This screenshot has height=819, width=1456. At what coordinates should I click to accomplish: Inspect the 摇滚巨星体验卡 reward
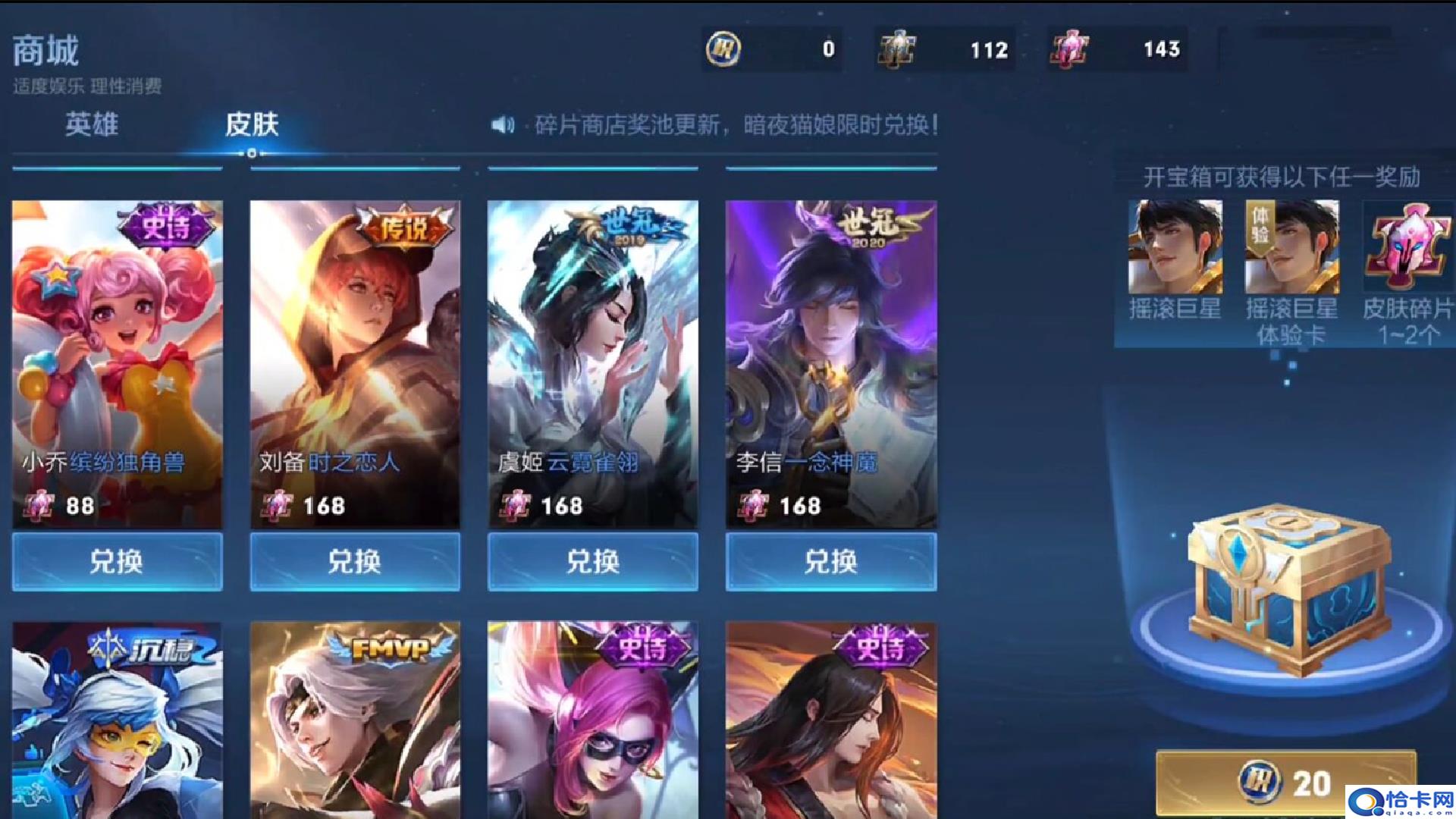click(x=1291, y=247)
